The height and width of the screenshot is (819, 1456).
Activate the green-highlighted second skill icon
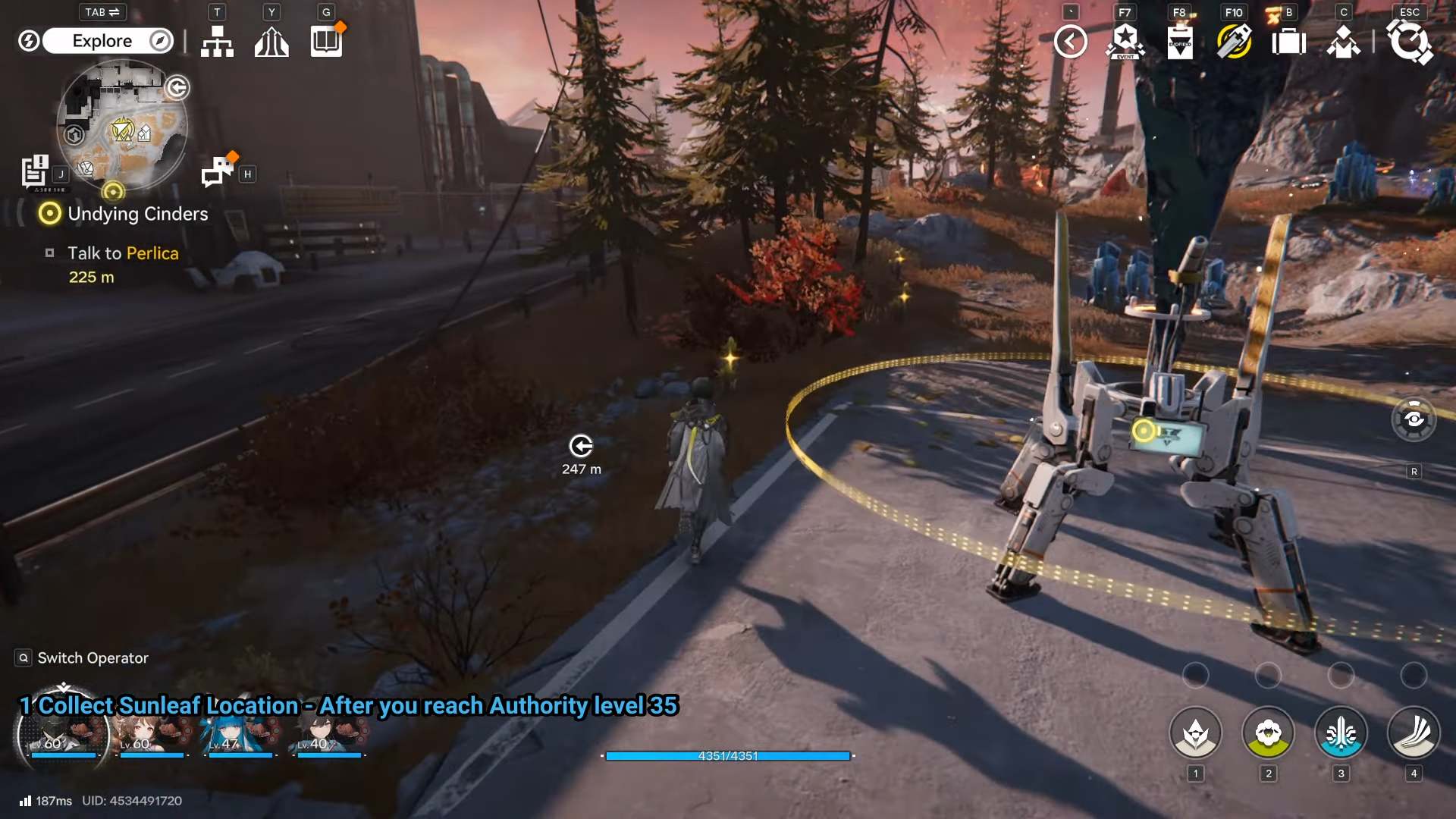tap(1268, 733)
